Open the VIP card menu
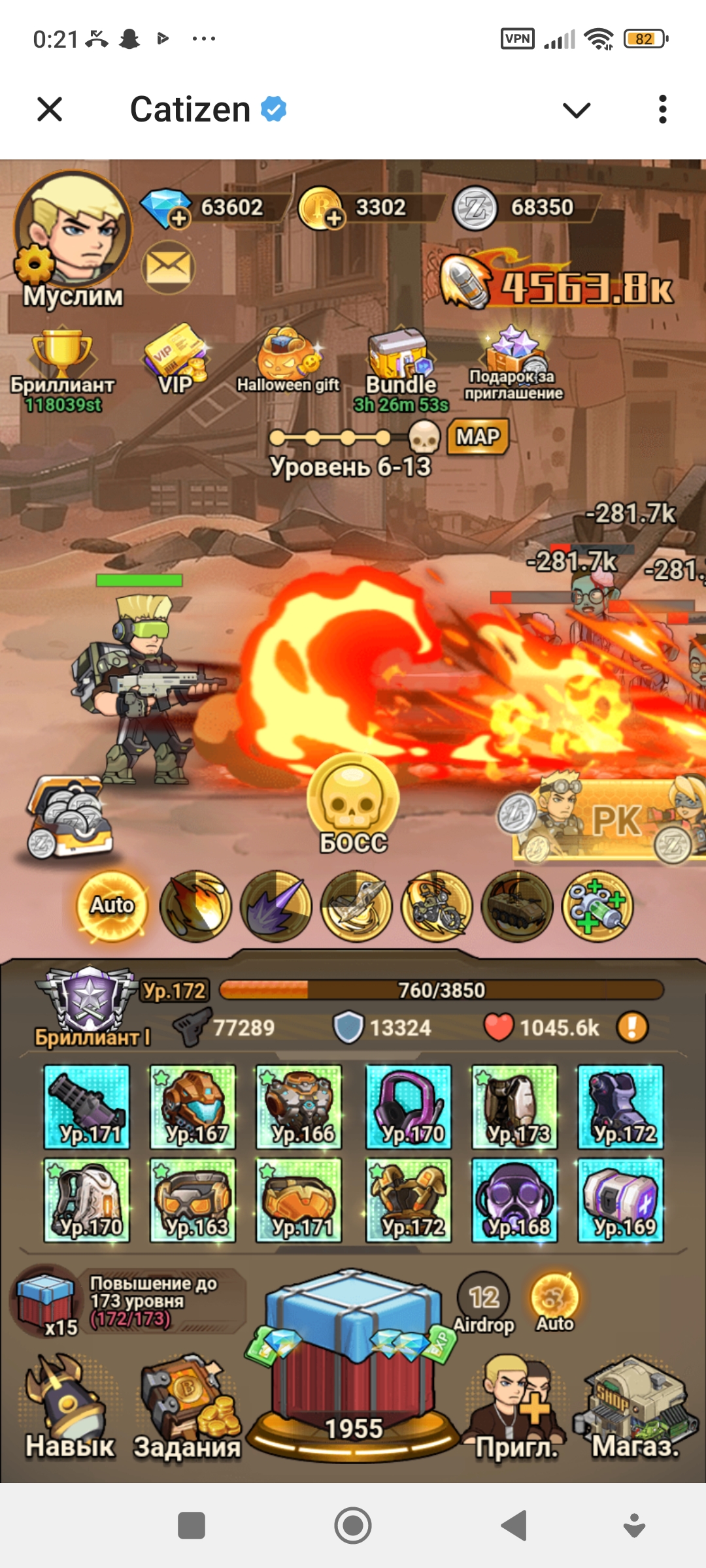 [x=175, y=359]
